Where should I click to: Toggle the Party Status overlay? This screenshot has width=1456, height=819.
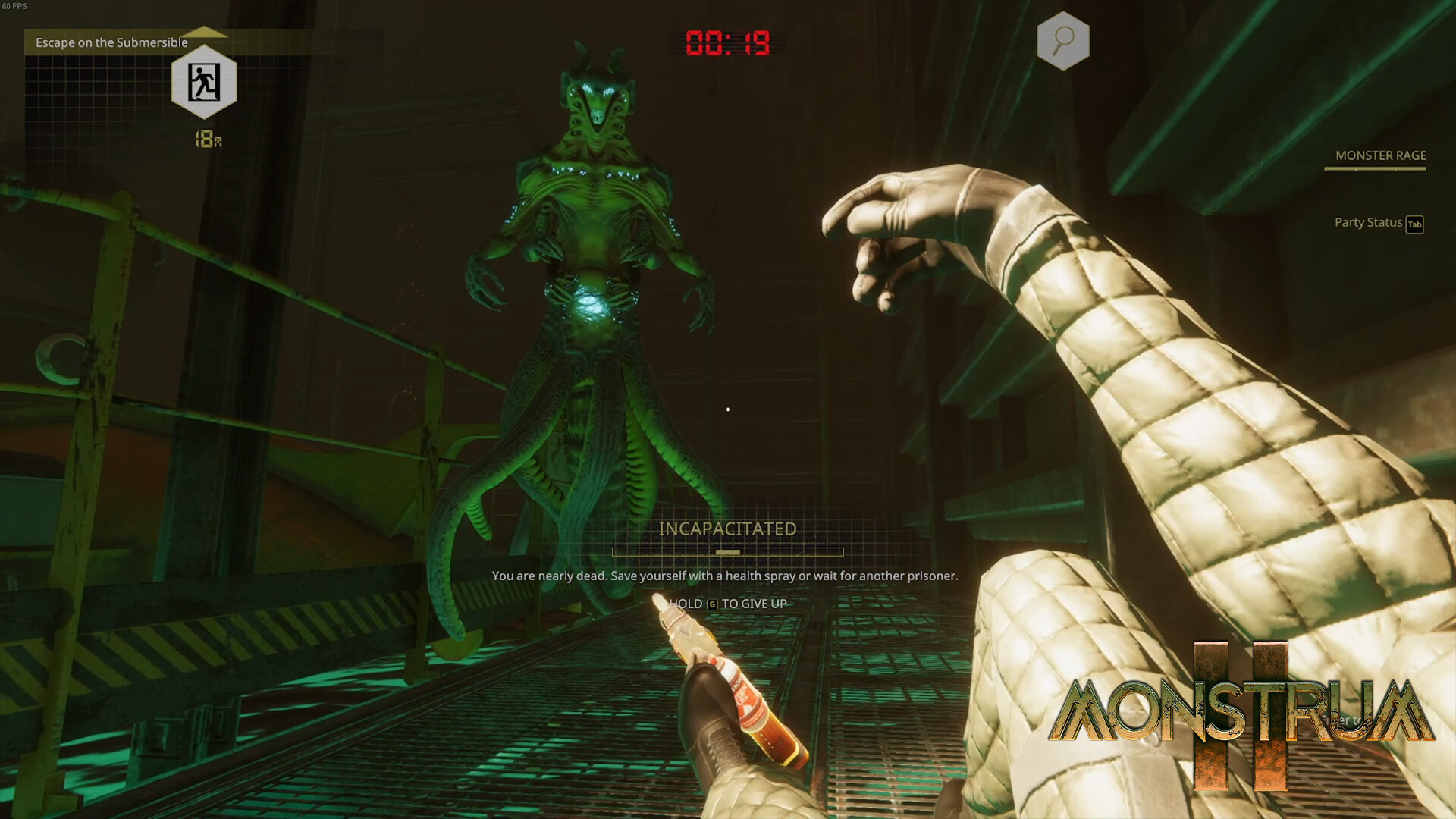click(x=1368, y=222)
